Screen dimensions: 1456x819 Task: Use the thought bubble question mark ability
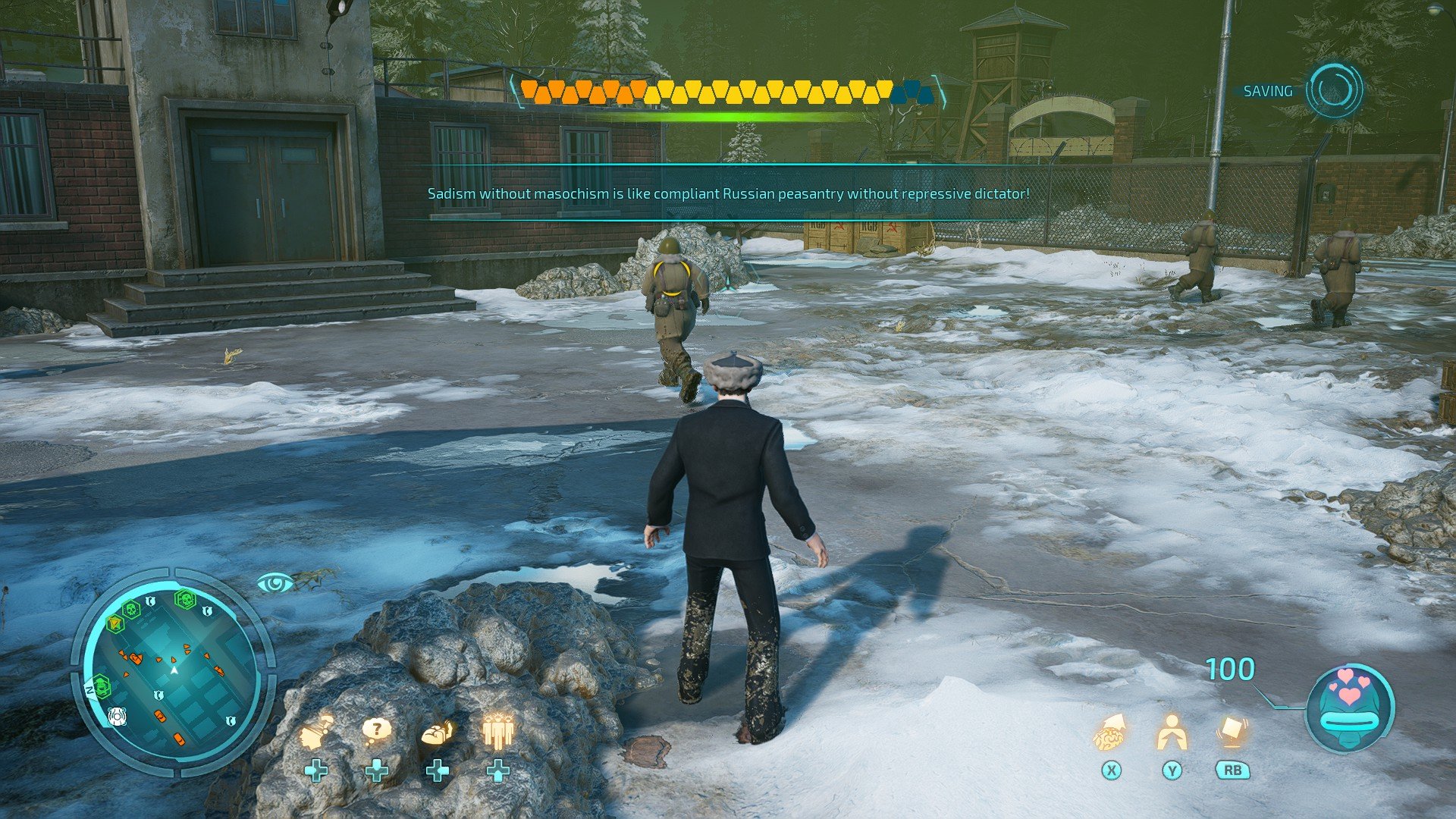coord(376,730)
